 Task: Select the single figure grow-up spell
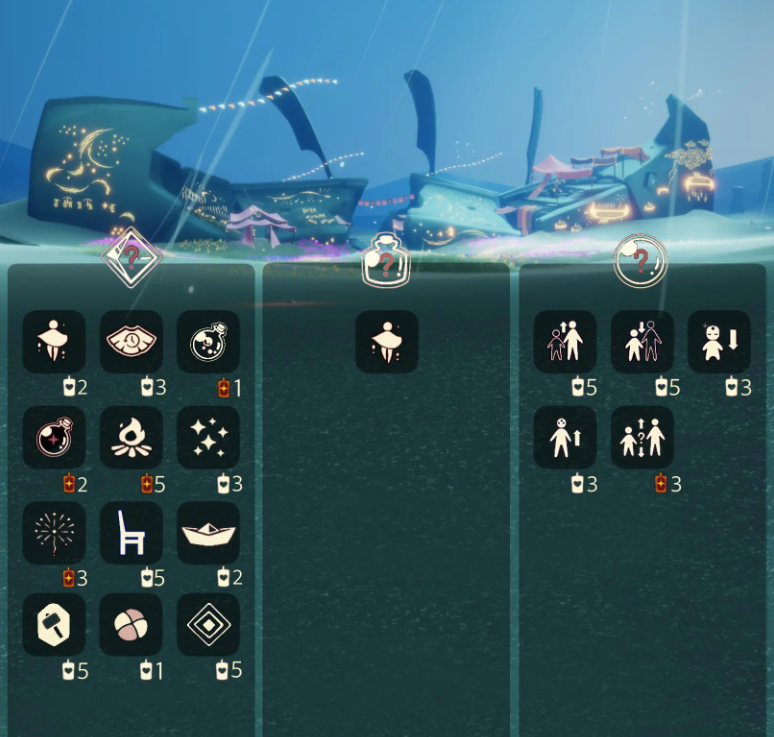(x=565, y=437)
